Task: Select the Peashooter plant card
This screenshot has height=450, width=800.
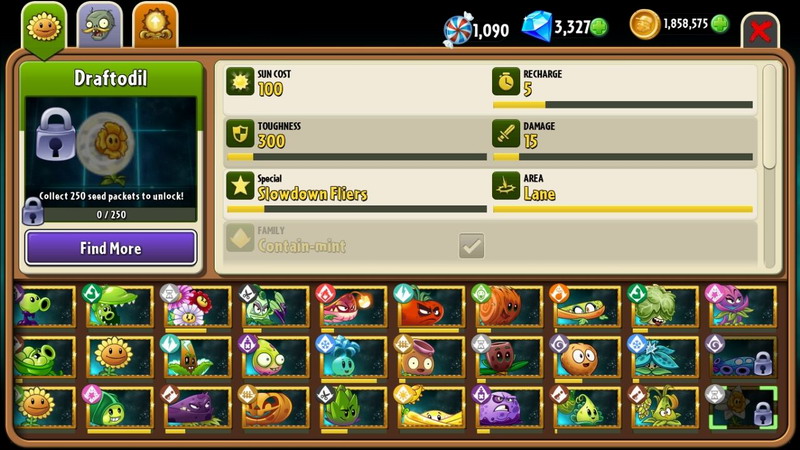Action: click(45, 307)
